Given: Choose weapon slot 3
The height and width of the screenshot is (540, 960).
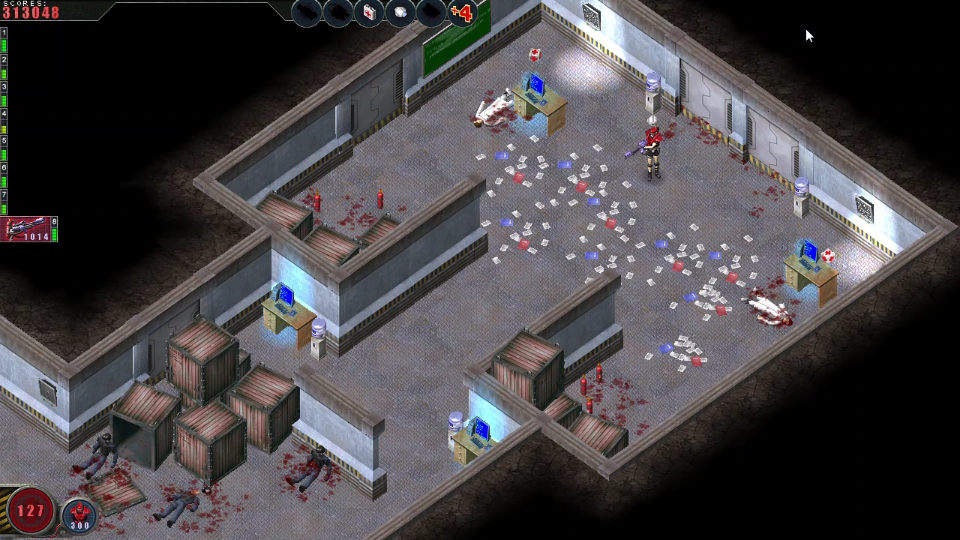Looking at the screenshot, I should coord(4,93).
